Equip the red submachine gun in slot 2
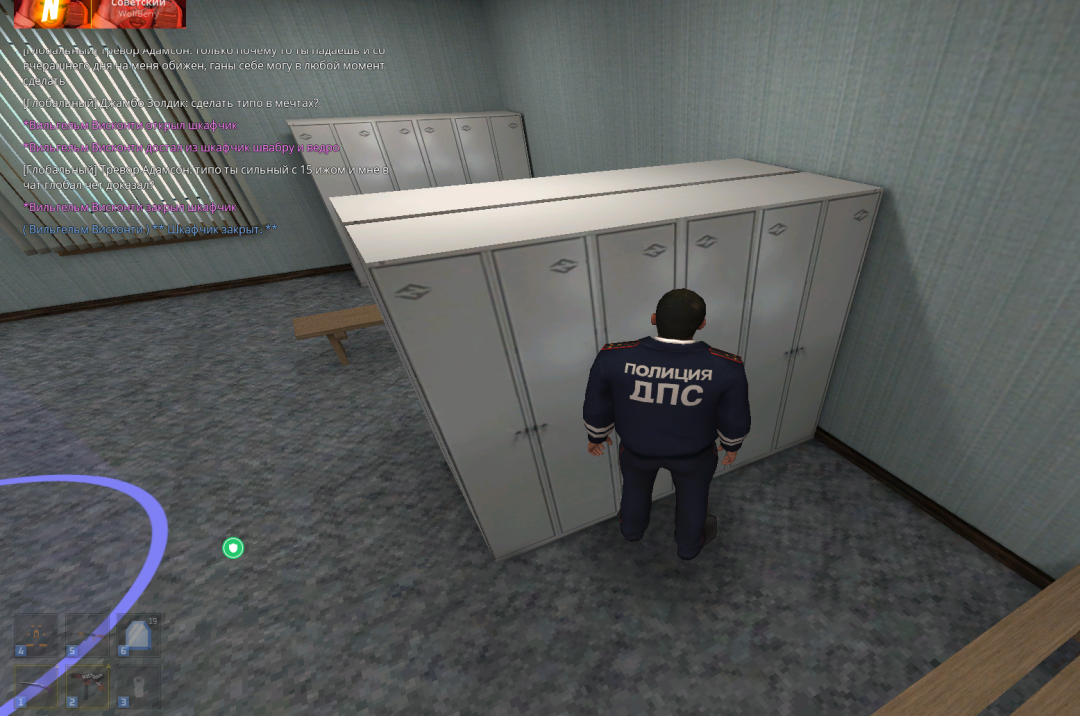Image resolution: width=1080 pixels, height=716 pixels. point(87,687)
